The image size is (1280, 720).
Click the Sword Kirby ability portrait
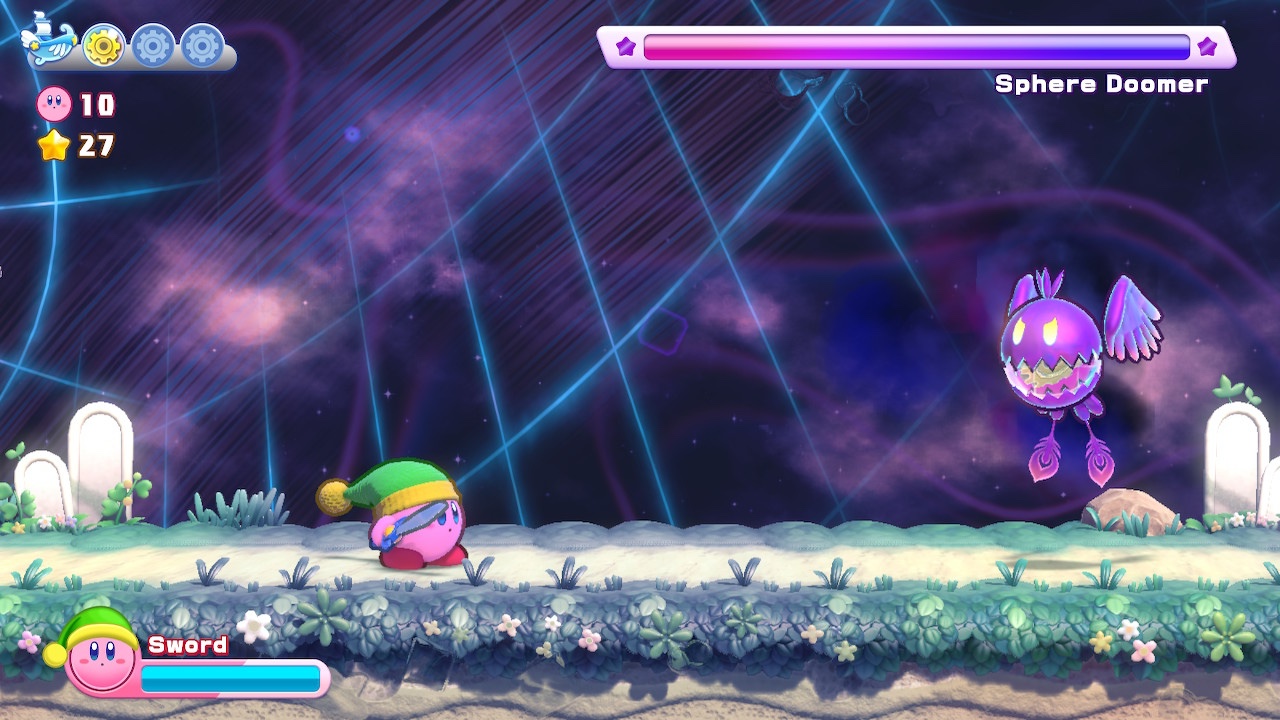98,655
